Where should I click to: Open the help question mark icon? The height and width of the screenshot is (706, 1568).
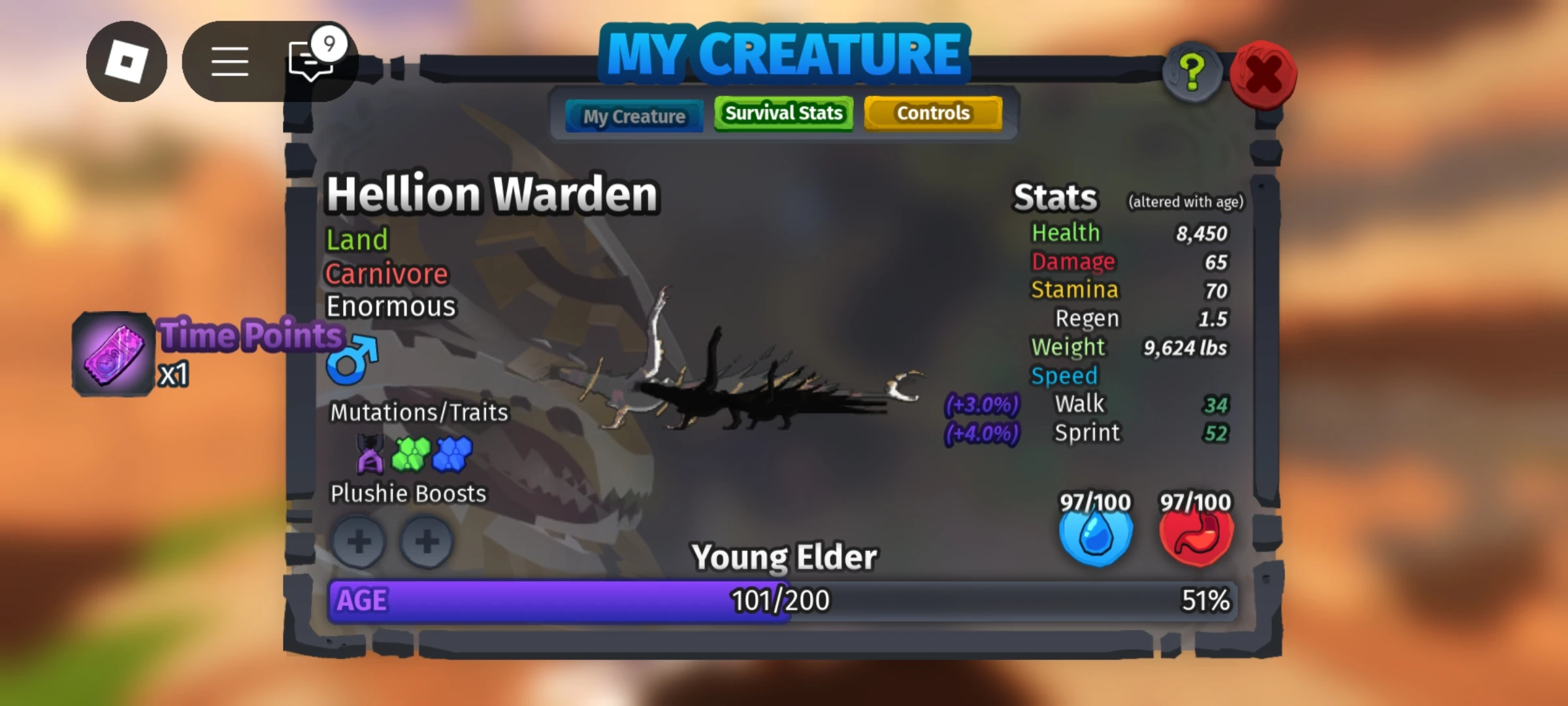(1192, 72)
